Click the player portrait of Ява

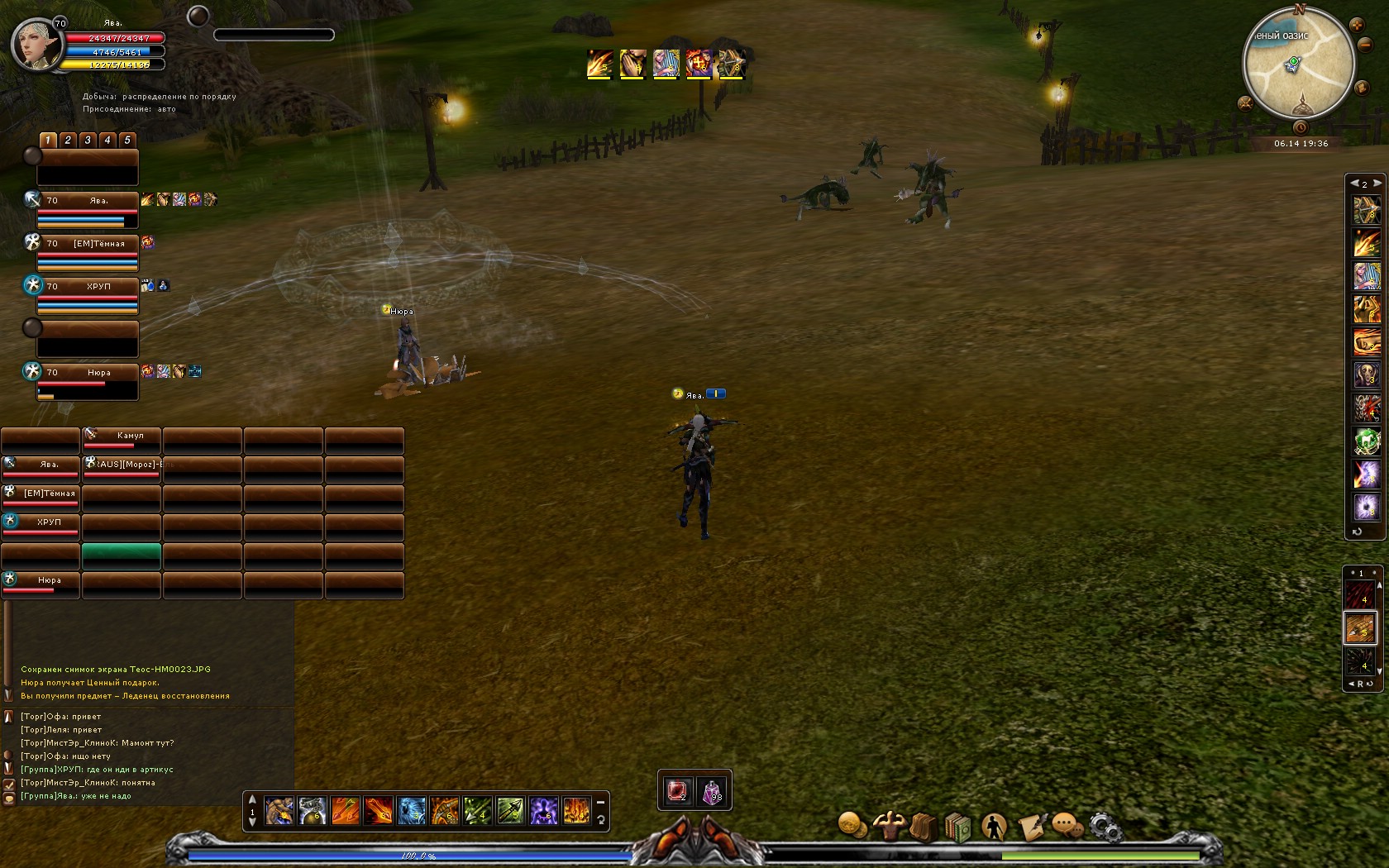tap(36, 45)
